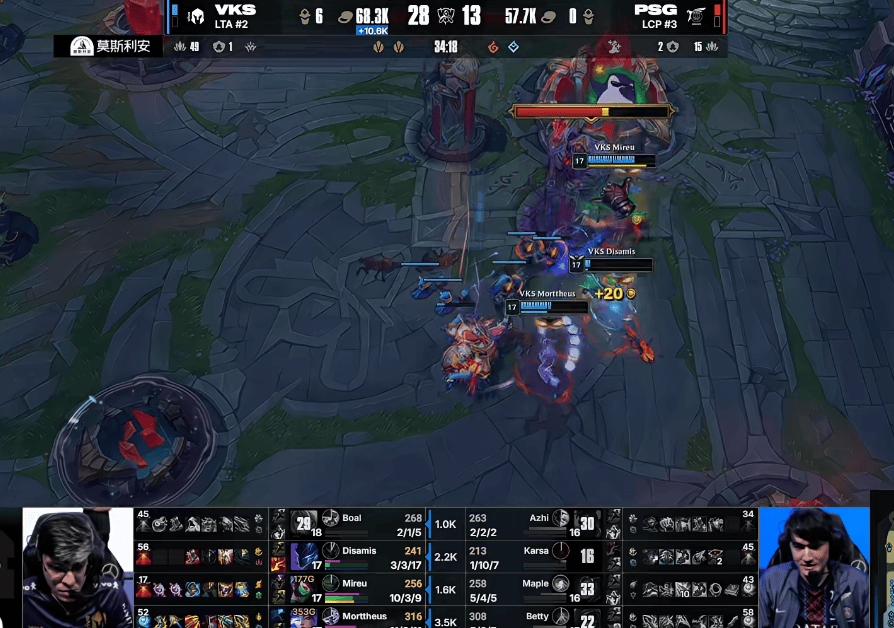This screenshot has width=894, height=628.
Task: Select Maple in the player list
Action: [x=535, y=583]
